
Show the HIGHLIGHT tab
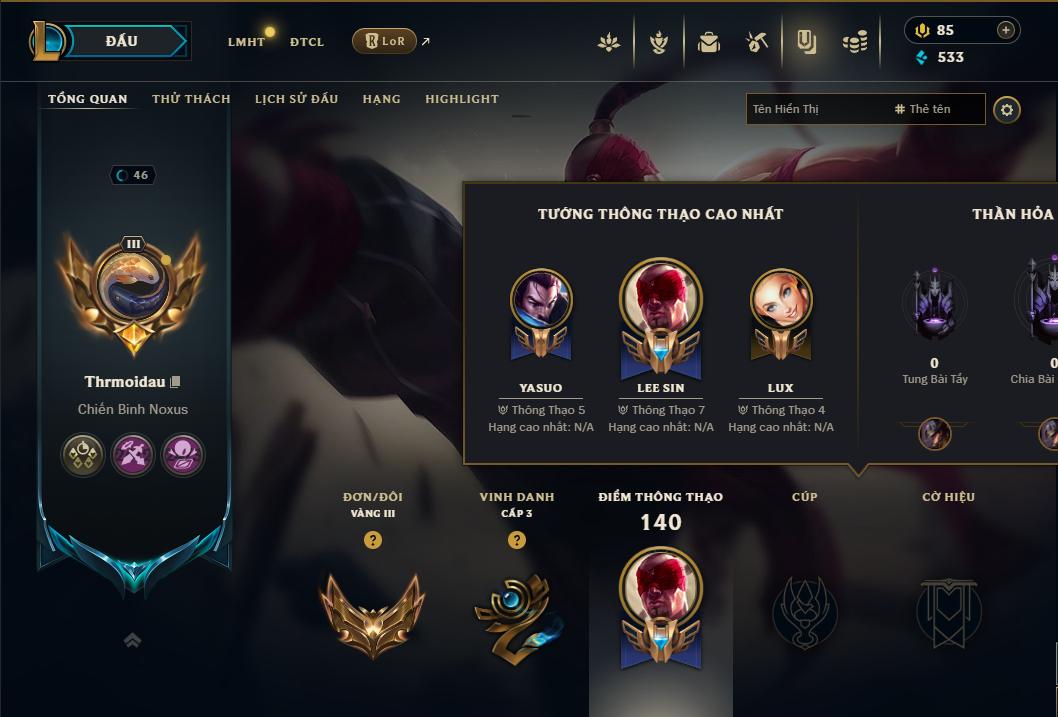click(462, 99)
